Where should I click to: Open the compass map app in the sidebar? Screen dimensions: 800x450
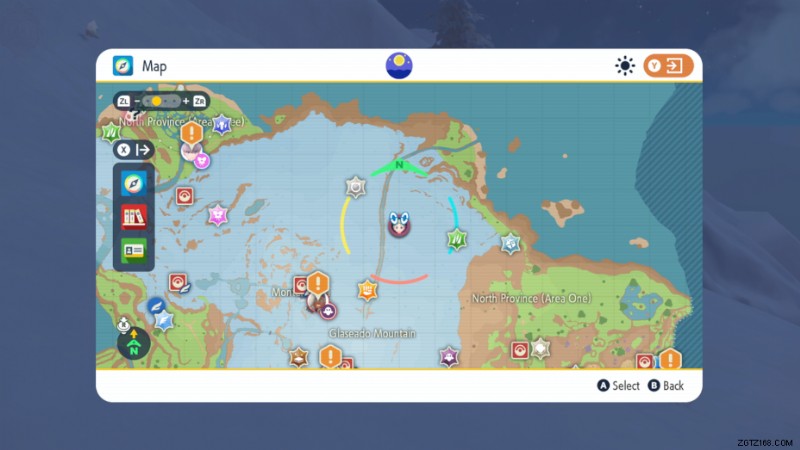(134, 183)
